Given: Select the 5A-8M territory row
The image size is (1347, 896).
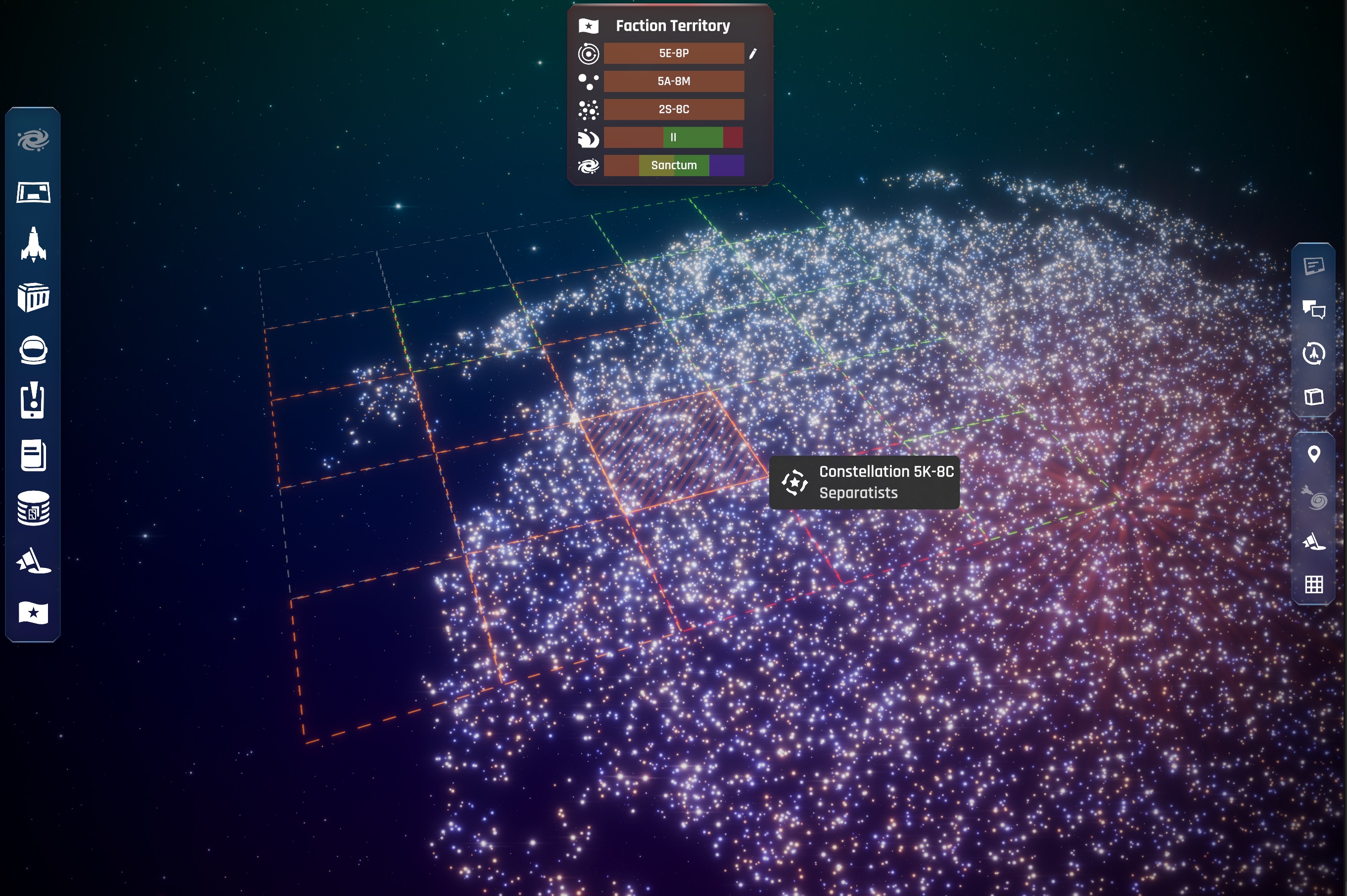Looking at the screenshot, I should [x=674, y=81].
